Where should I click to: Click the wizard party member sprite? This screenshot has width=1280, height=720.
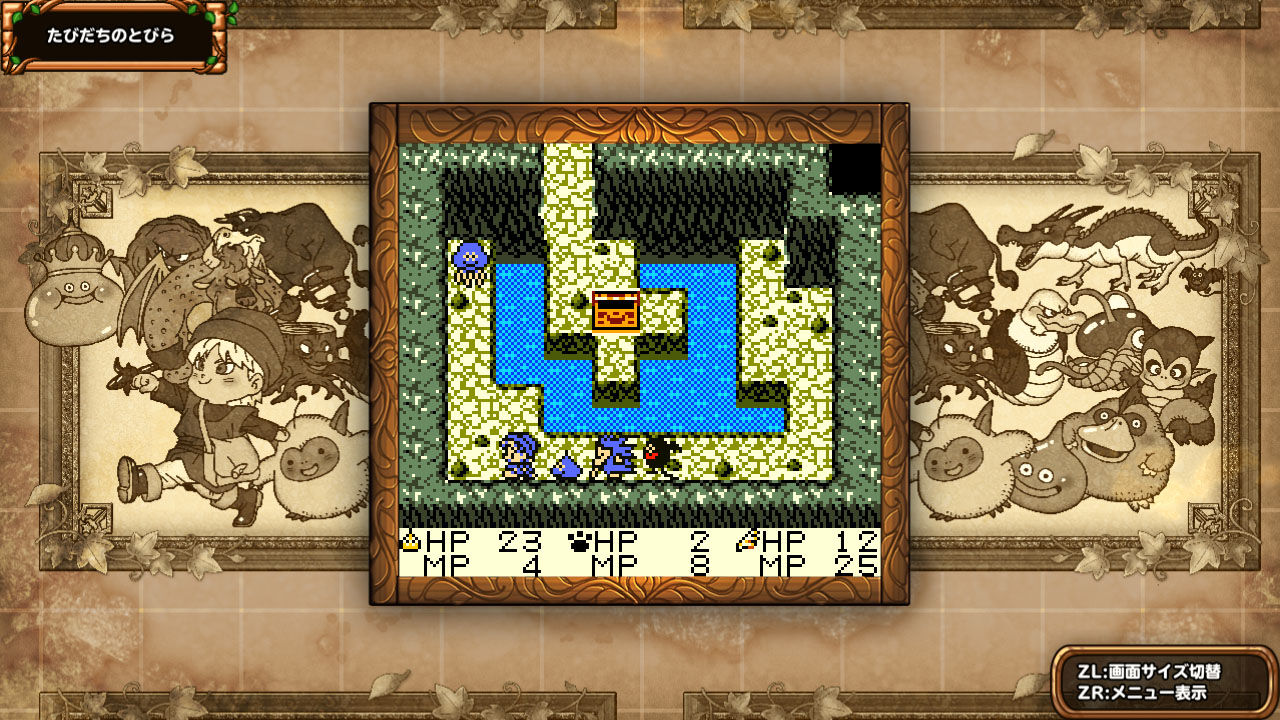(613, 455)
